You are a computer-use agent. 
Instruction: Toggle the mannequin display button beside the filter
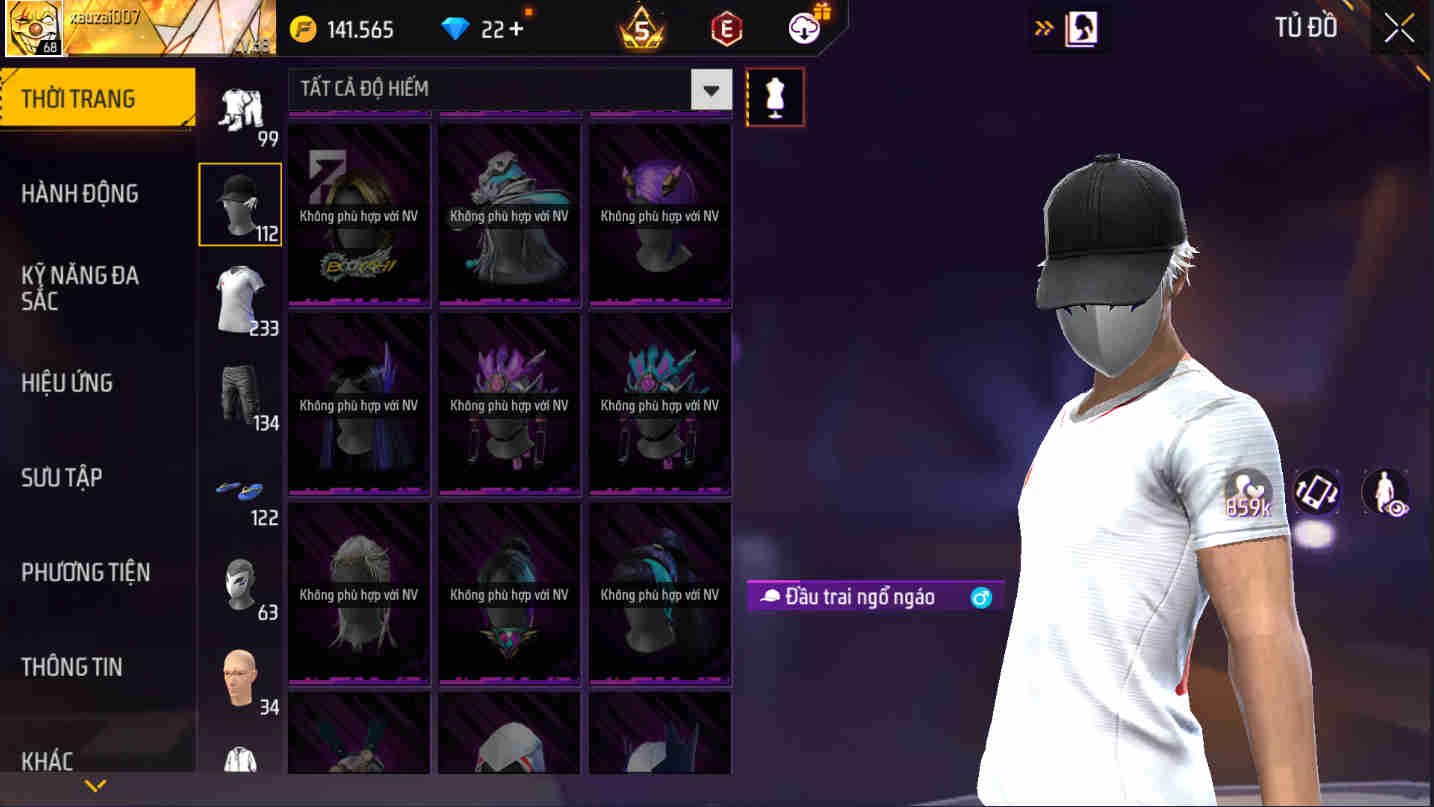[x=775, y=96]
